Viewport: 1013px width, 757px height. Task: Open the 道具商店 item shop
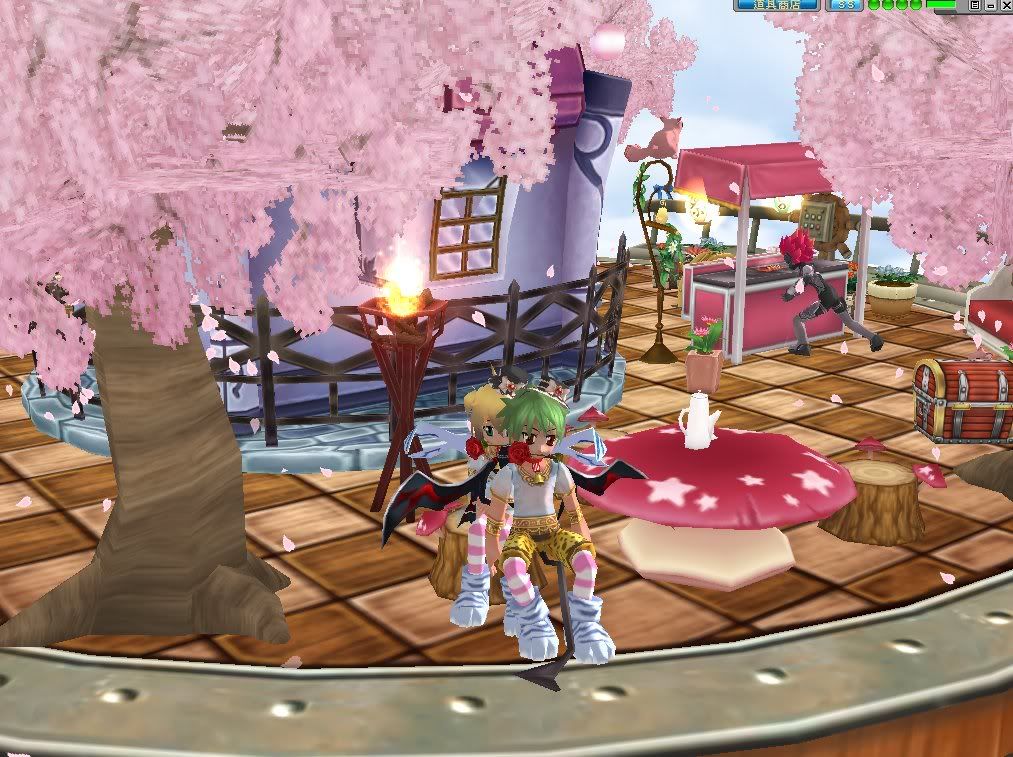[x=778, y=5]
